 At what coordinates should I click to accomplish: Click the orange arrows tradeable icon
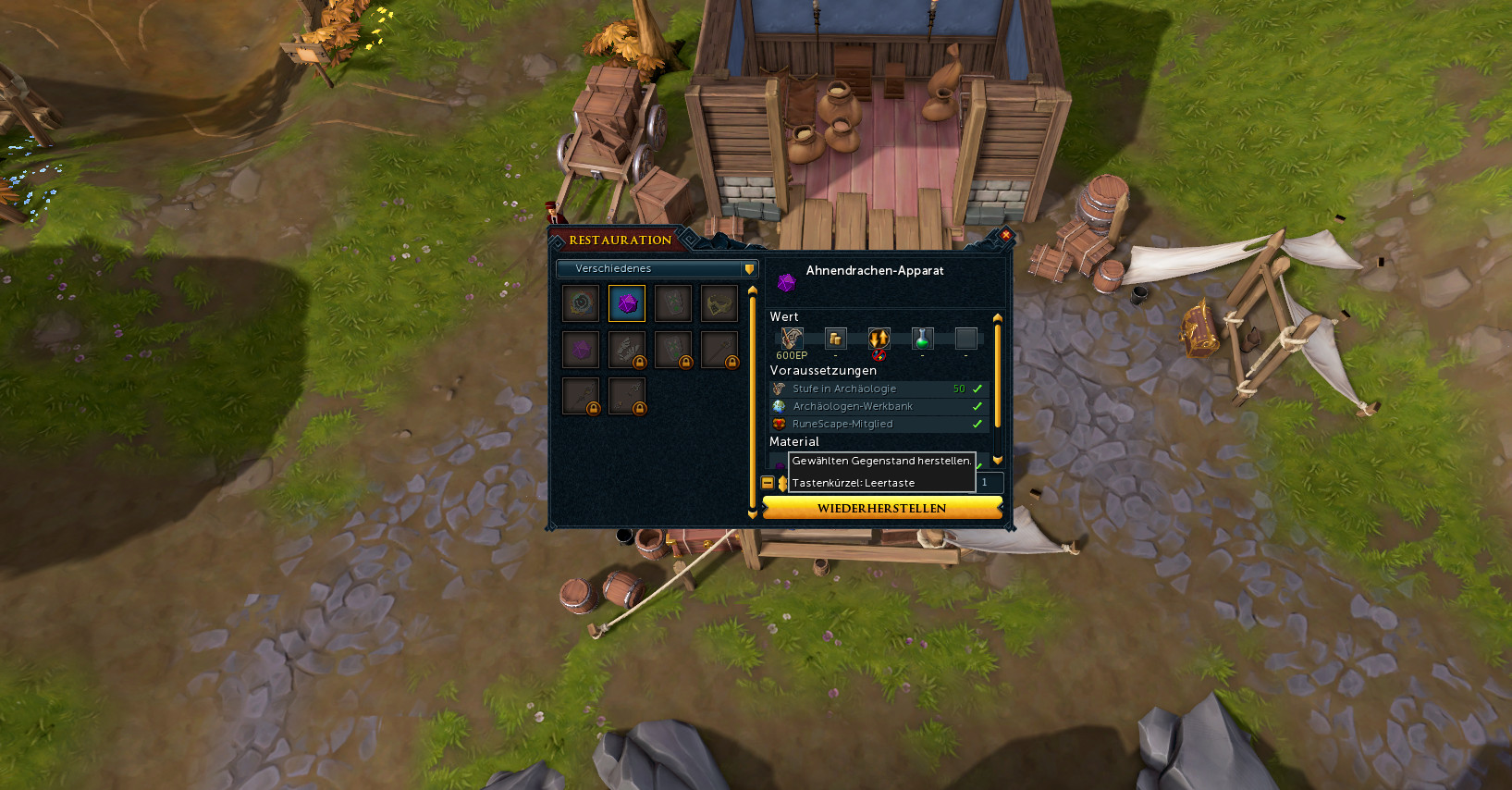(879, 339)
